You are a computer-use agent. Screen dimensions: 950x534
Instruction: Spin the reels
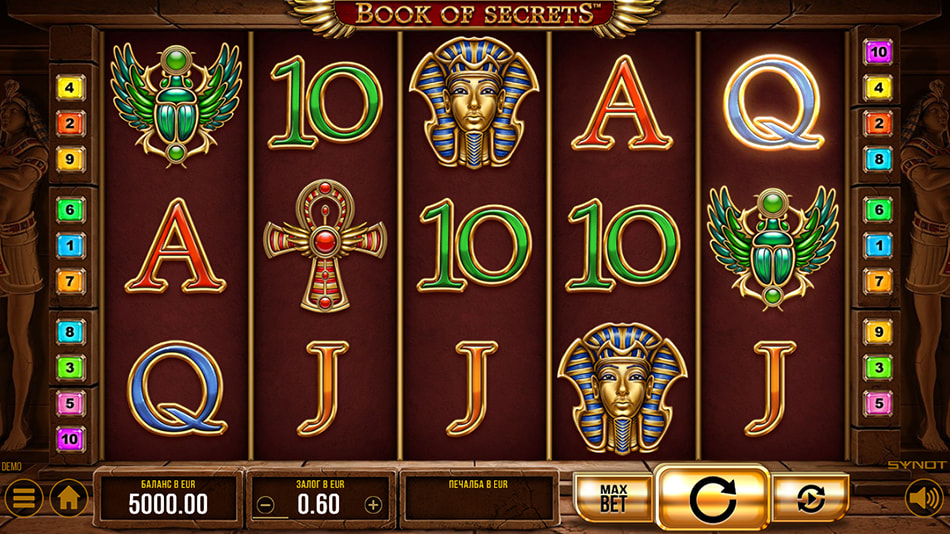[712, 497]
